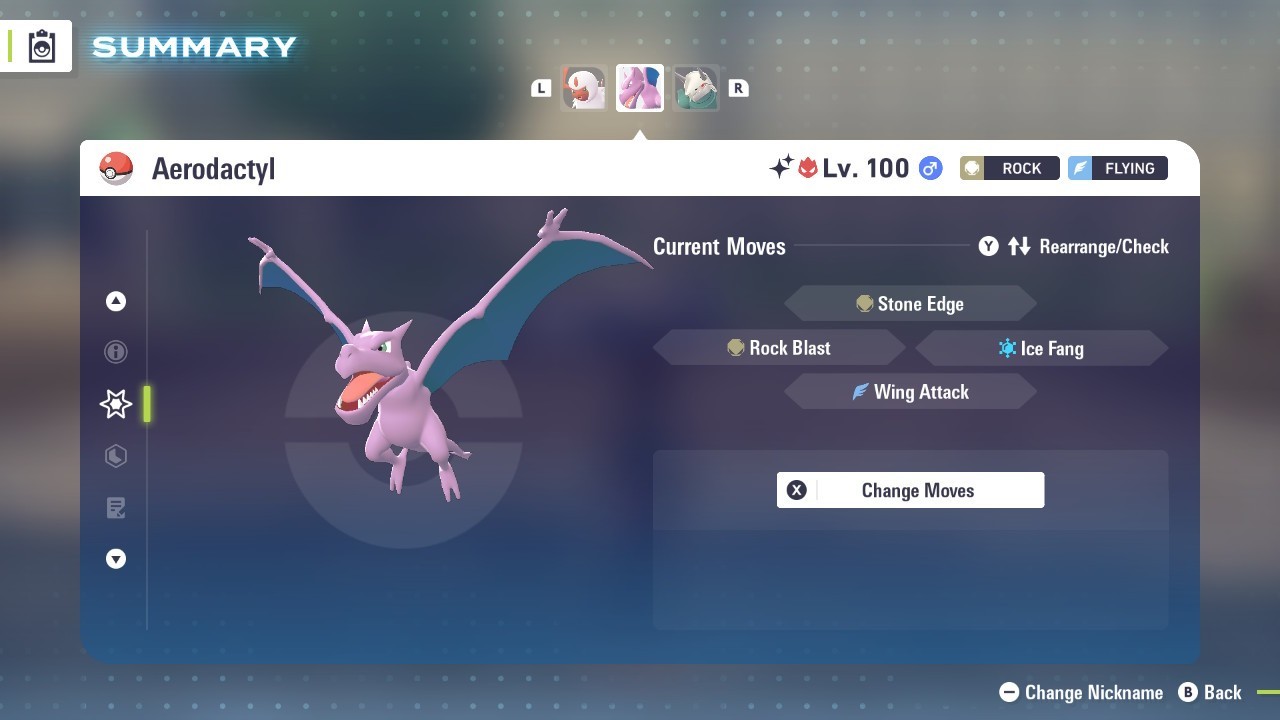Switch to the memo notes tab
The height and width of the screenshot is (720, 1280).
[x=116, y=508]
